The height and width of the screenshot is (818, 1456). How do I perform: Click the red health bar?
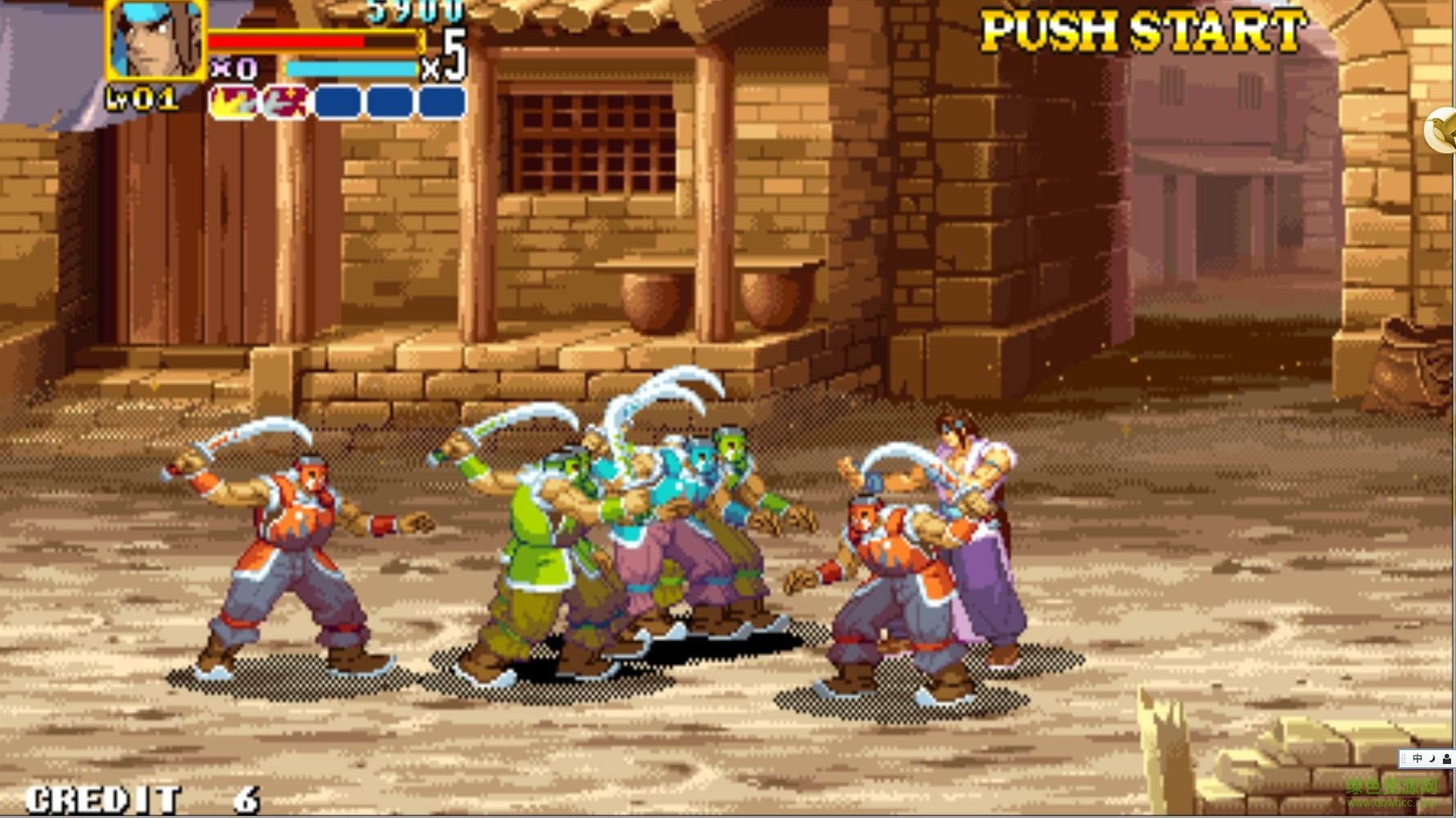[286, 39]
